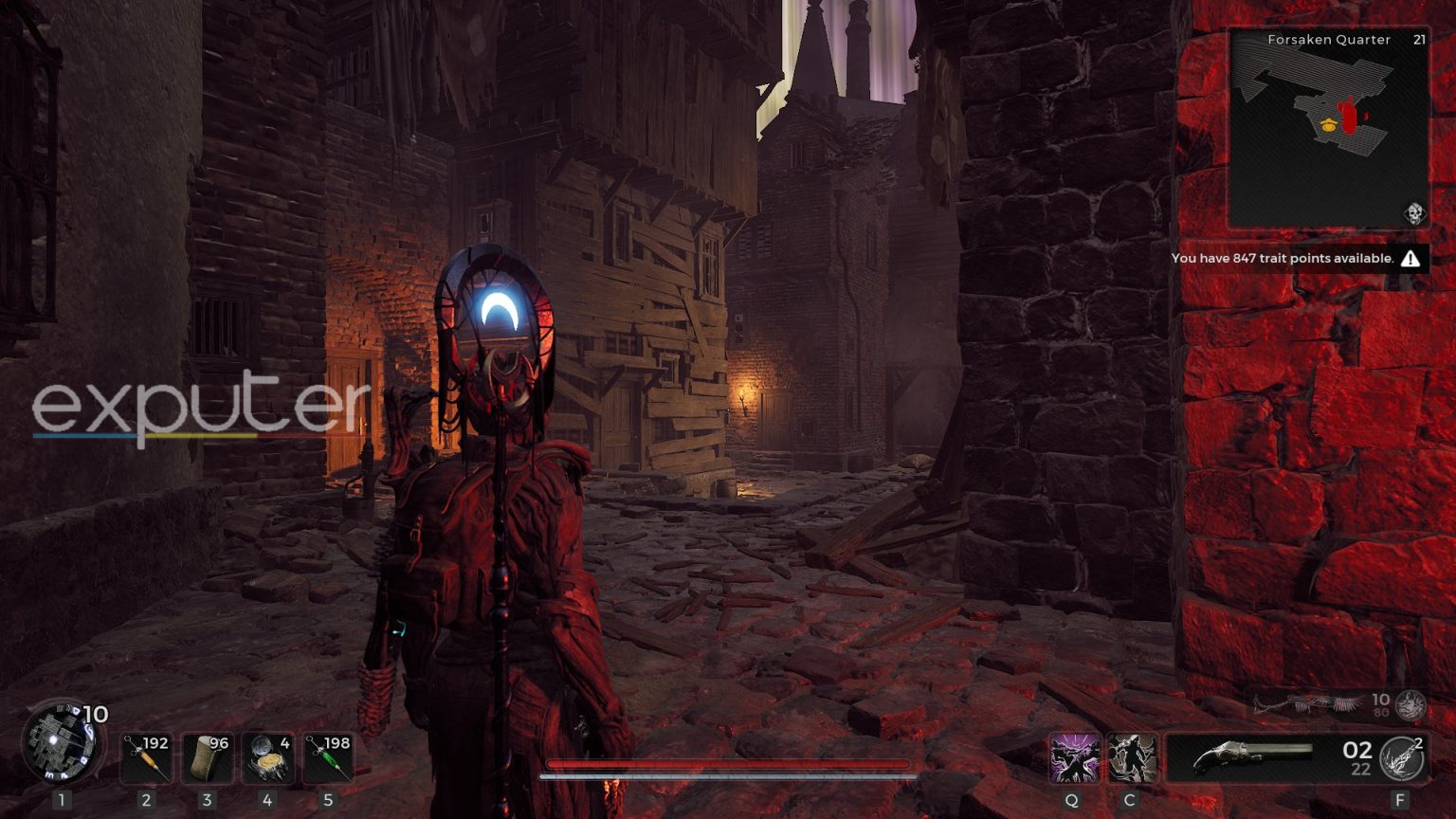Select the coin pouch item in slot 4
Viewport: 1456px width, 819px height.
tap(268, 755)
